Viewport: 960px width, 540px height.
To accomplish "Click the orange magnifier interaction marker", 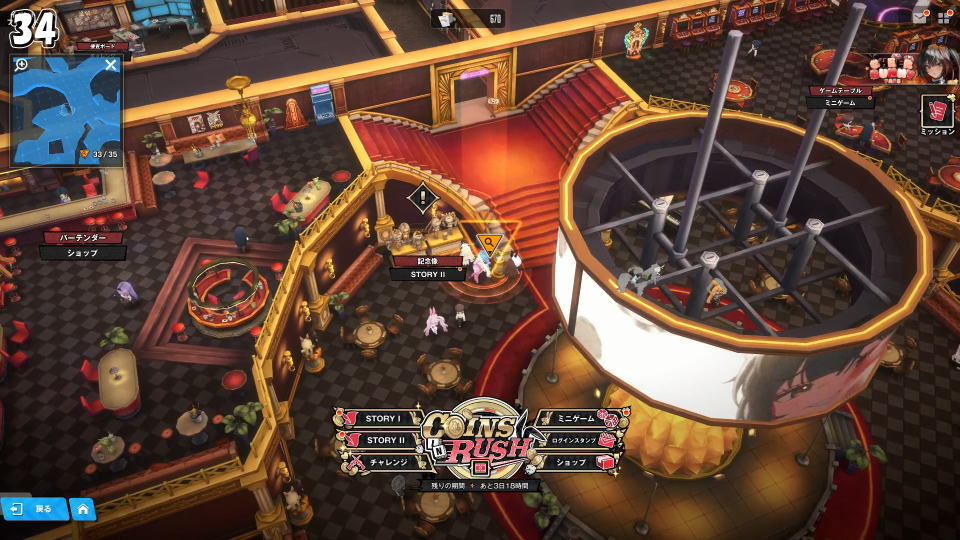I will (x=487, y=242).
